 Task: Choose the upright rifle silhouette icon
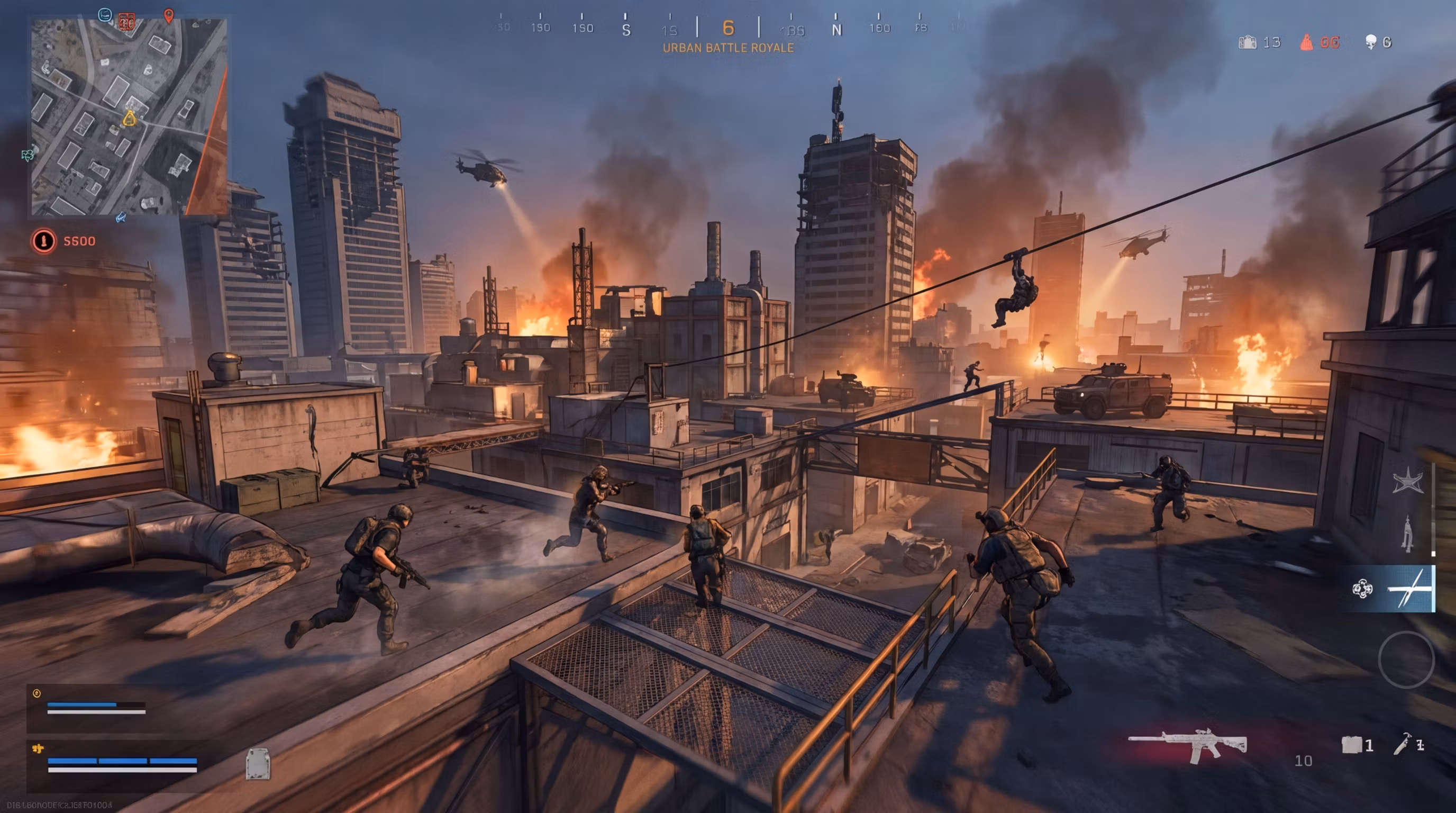pyautogui.click(x=1407, y=533)
